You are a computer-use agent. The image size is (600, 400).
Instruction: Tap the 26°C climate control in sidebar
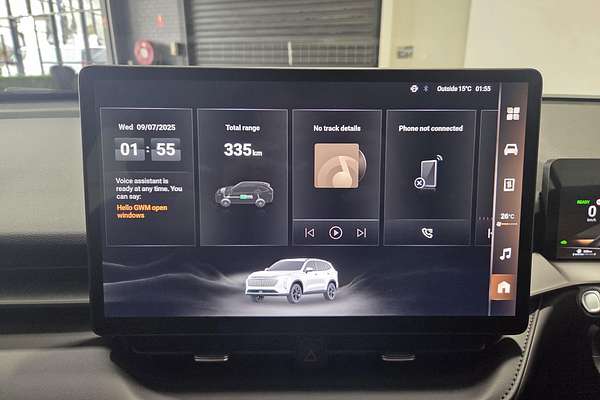point(507,217)
